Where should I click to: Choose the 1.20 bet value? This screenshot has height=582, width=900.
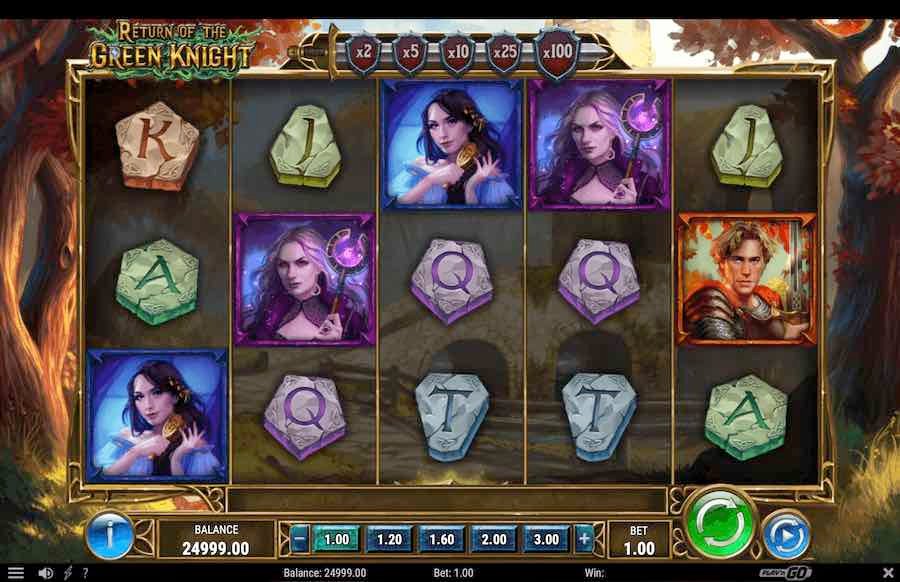[389, 539]
